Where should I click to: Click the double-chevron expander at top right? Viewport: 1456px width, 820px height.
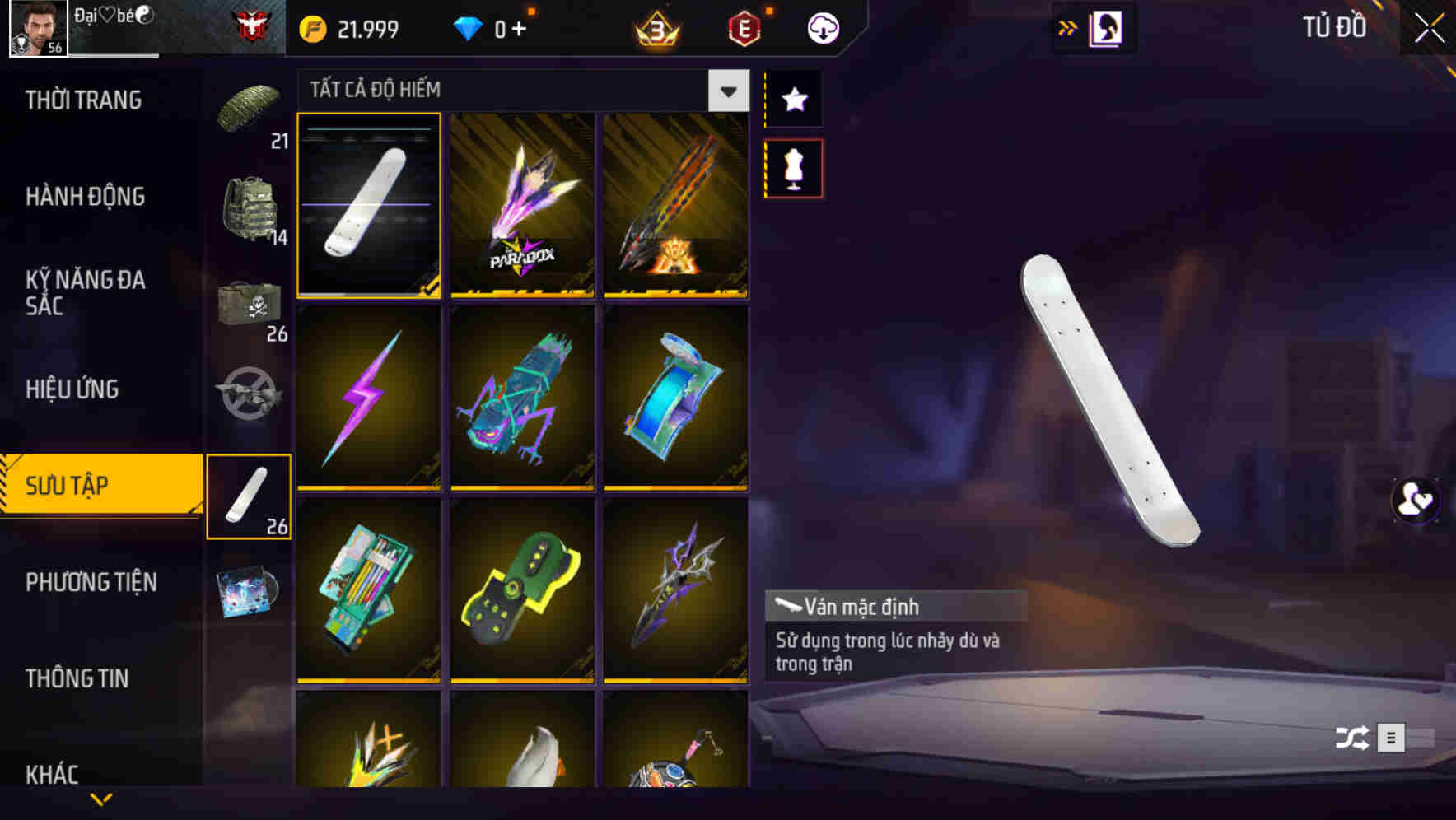point(1068,26)
